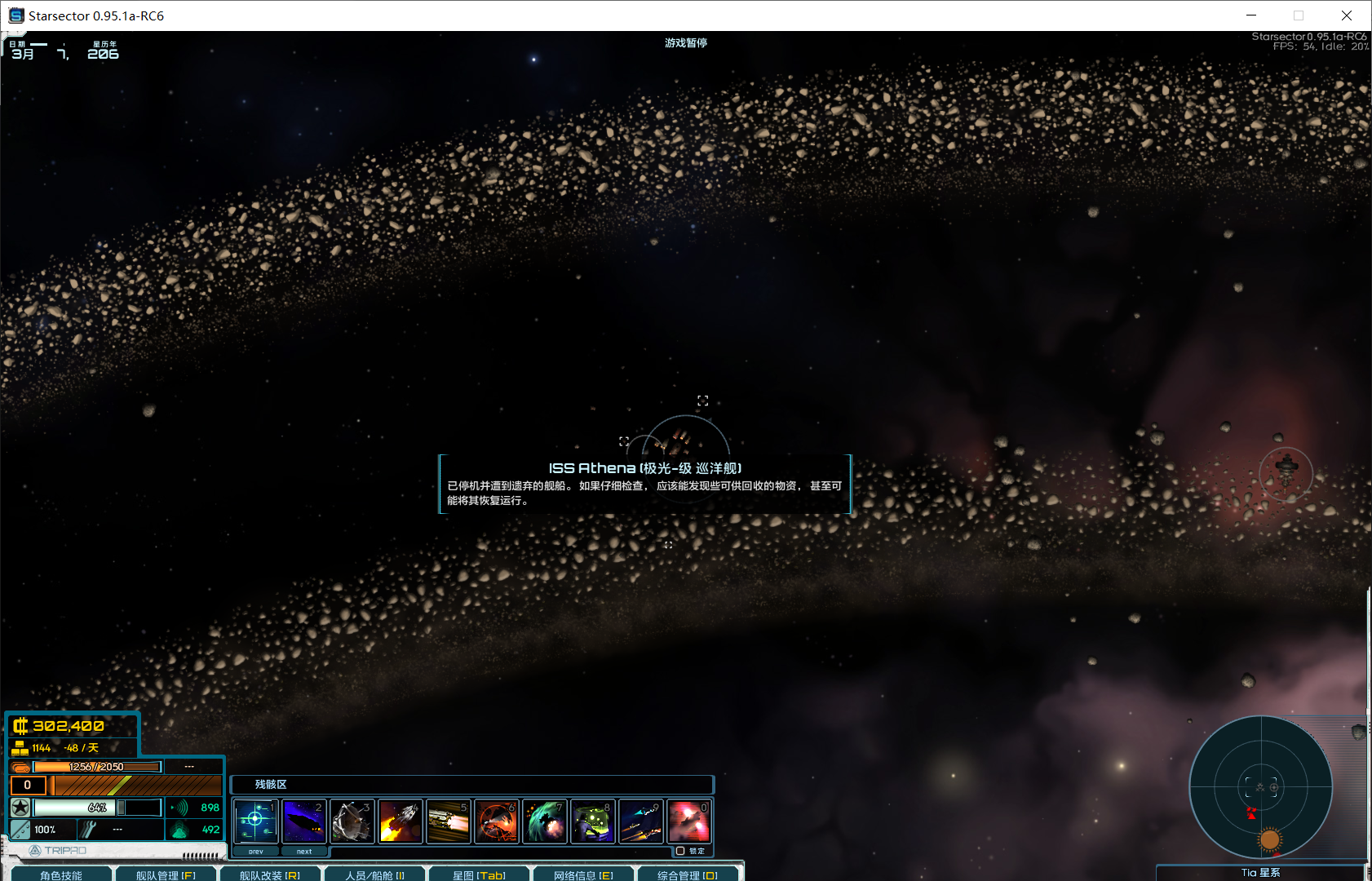Select the Tia 星系 system label
The height and width of the screenshot is (881, 1372).
pos(1260,873)
